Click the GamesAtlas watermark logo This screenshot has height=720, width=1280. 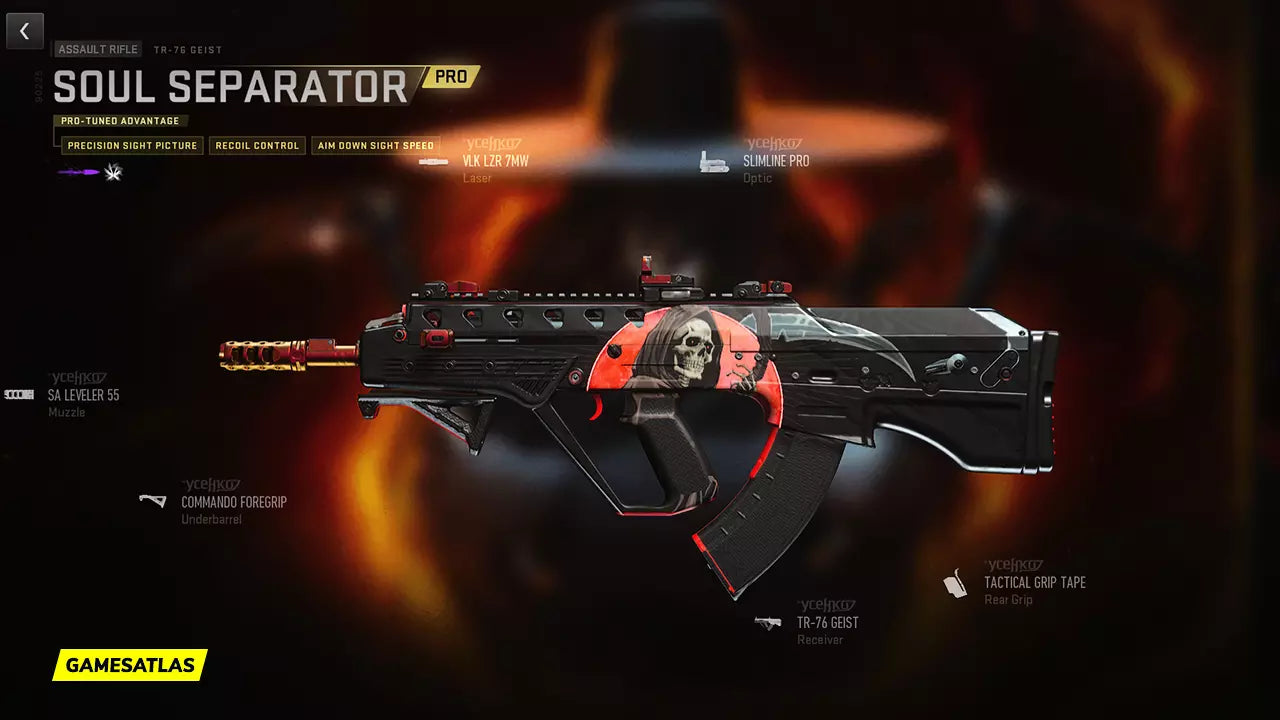tap(130, 665)
